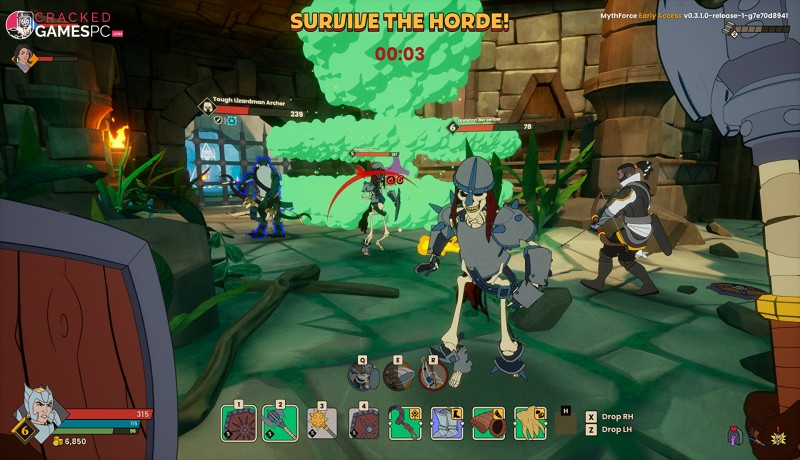This screenshot has height=460, width=800.
Task: Click the equipped whip item slot
Action: pos(405,423)
